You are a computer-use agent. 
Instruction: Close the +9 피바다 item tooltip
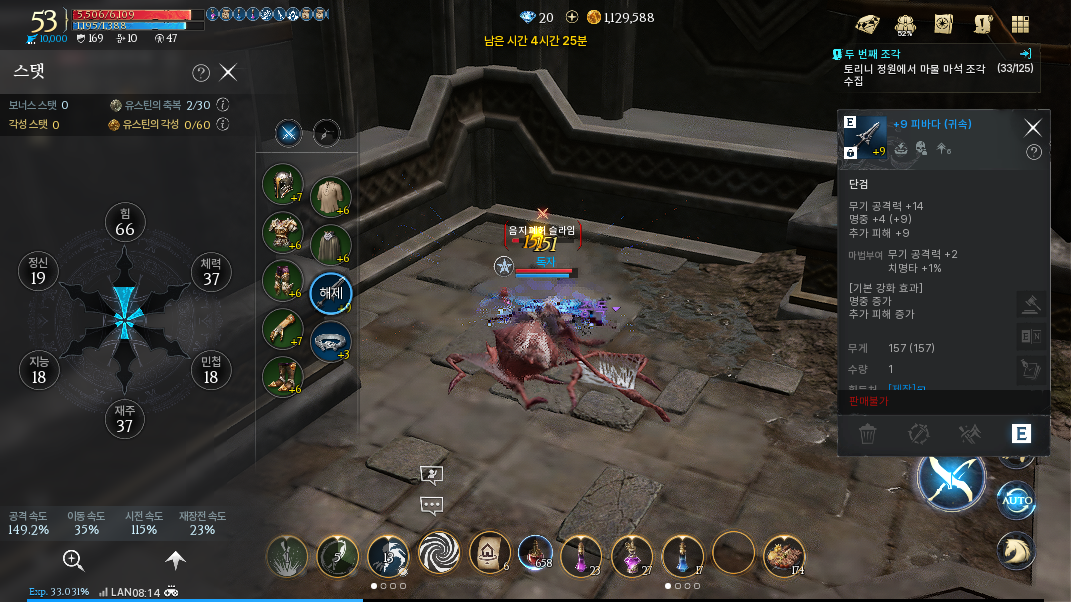(1033, 127)
